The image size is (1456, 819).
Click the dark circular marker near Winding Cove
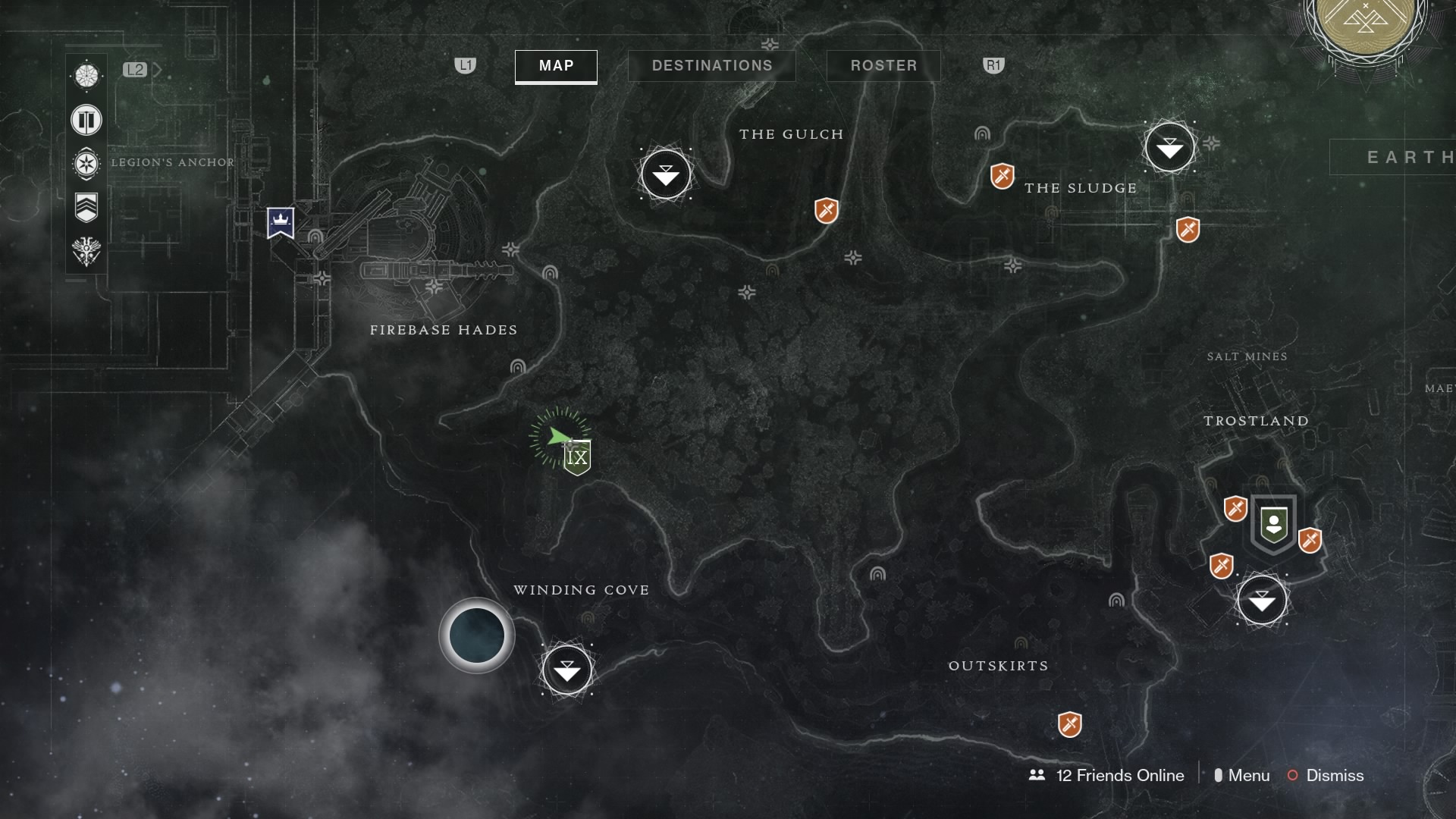476,635
